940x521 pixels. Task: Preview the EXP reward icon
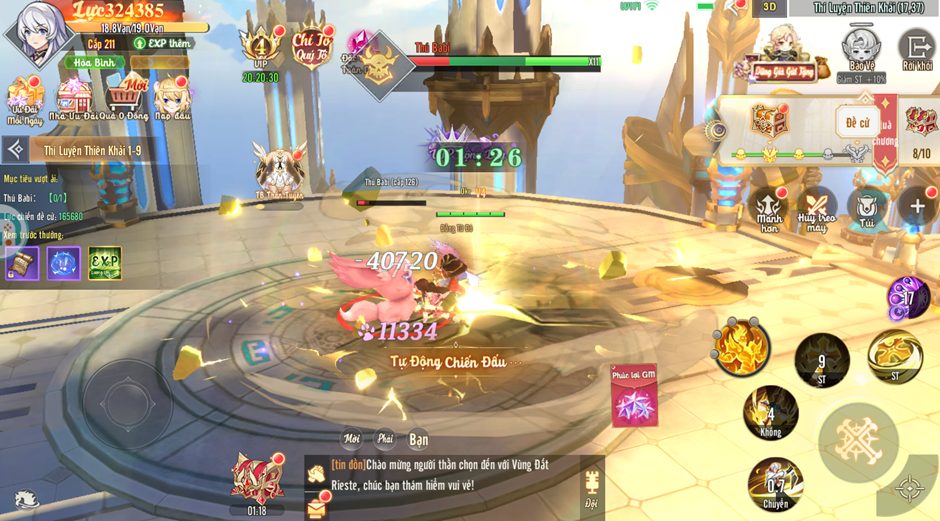coord(104,263)
